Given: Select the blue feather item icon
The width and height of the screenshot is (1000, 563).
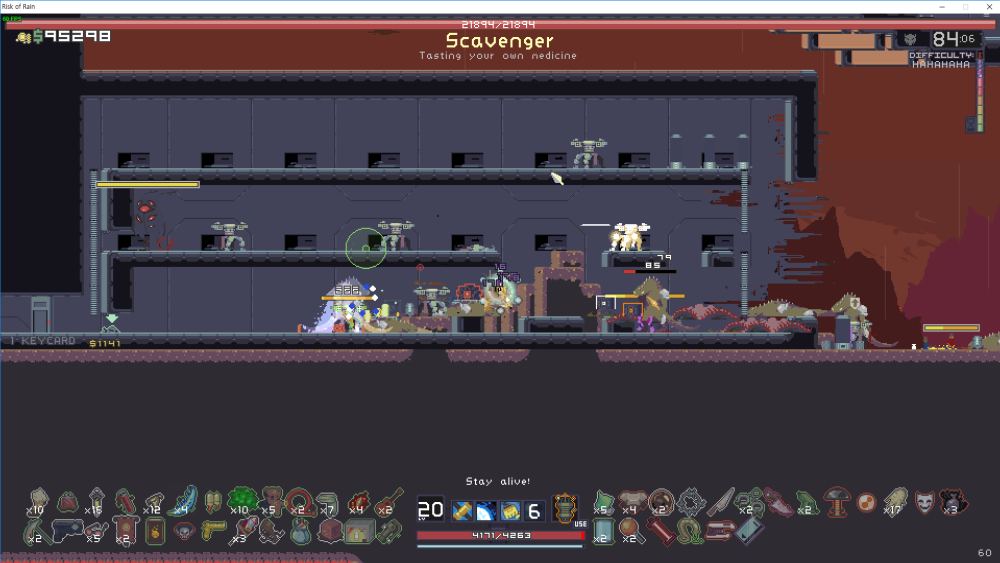Looking at the screenshot, I should pos(185,500).
